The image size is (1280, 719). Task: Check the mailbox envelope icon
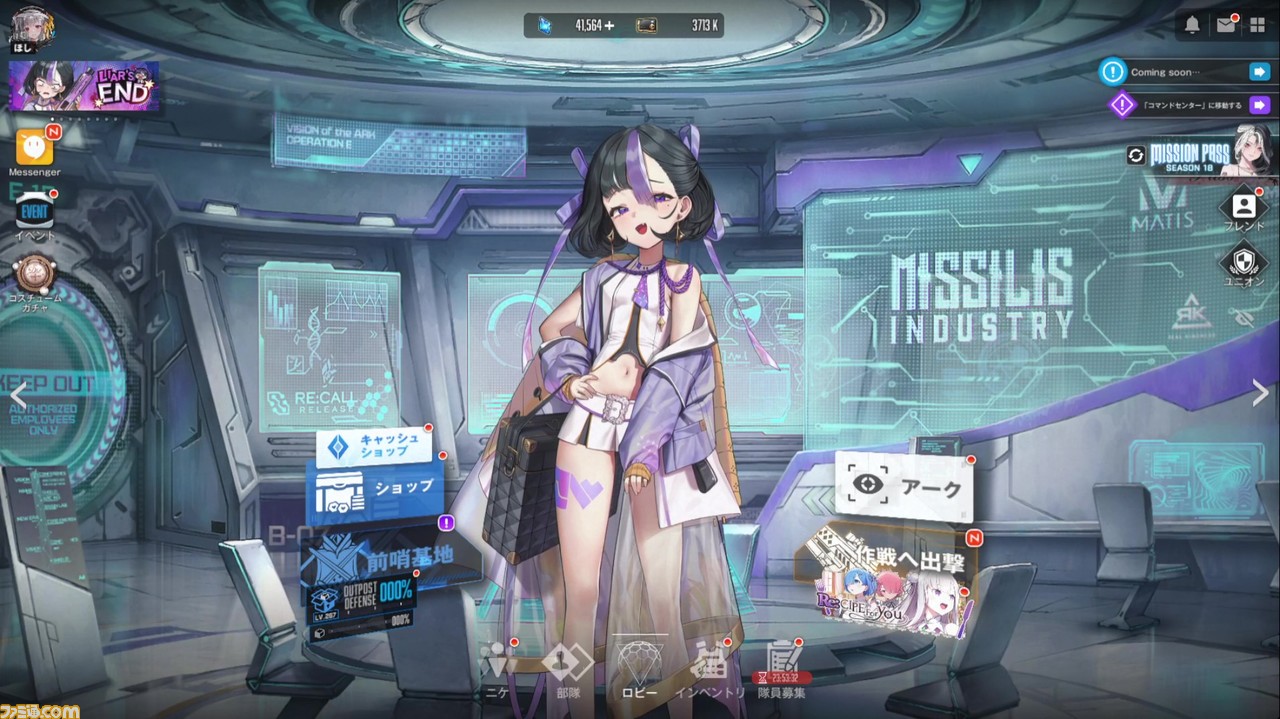(x=1225, y=26)
